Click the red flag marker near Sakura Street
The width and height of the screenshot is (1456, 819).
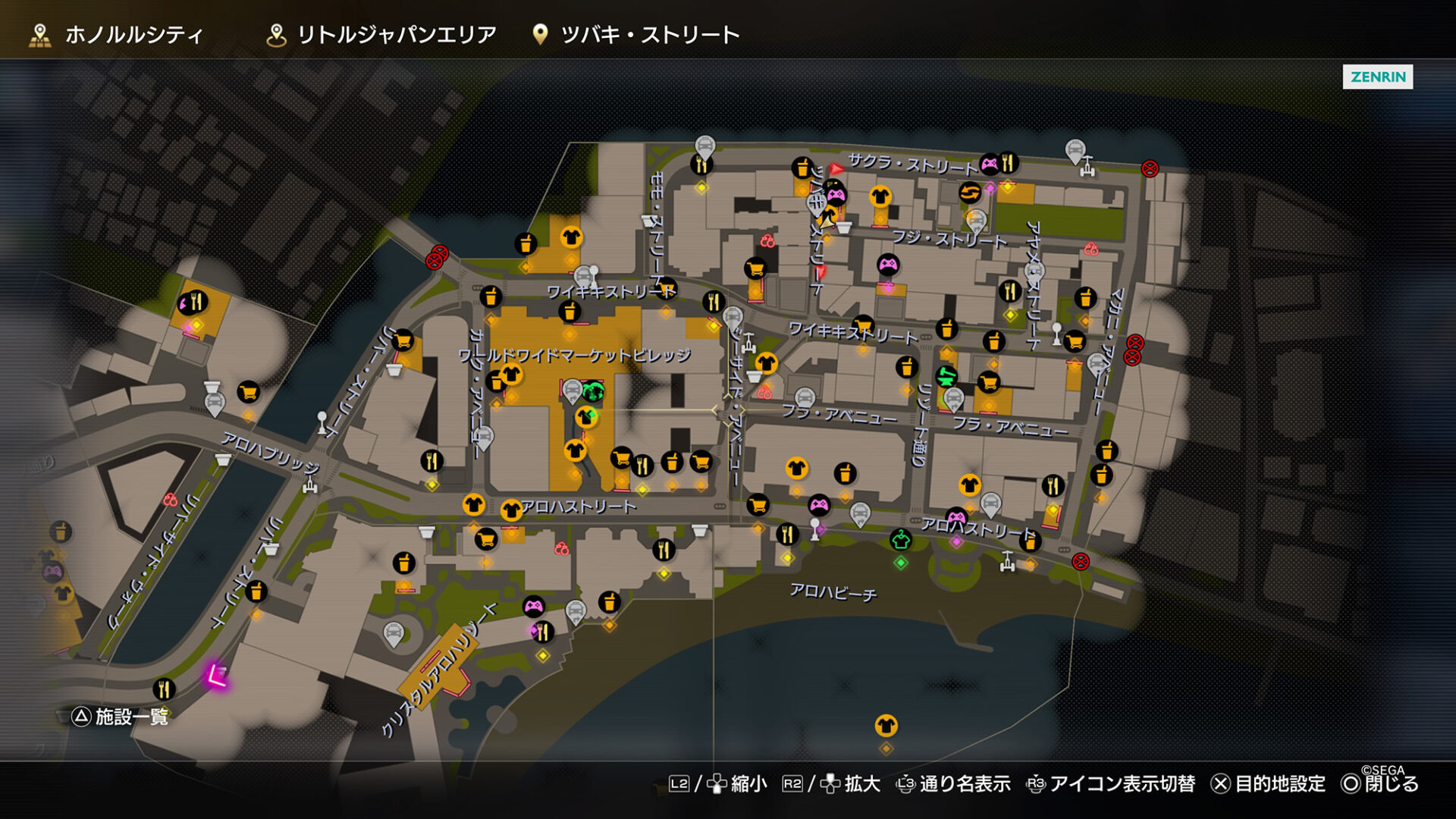836,168
